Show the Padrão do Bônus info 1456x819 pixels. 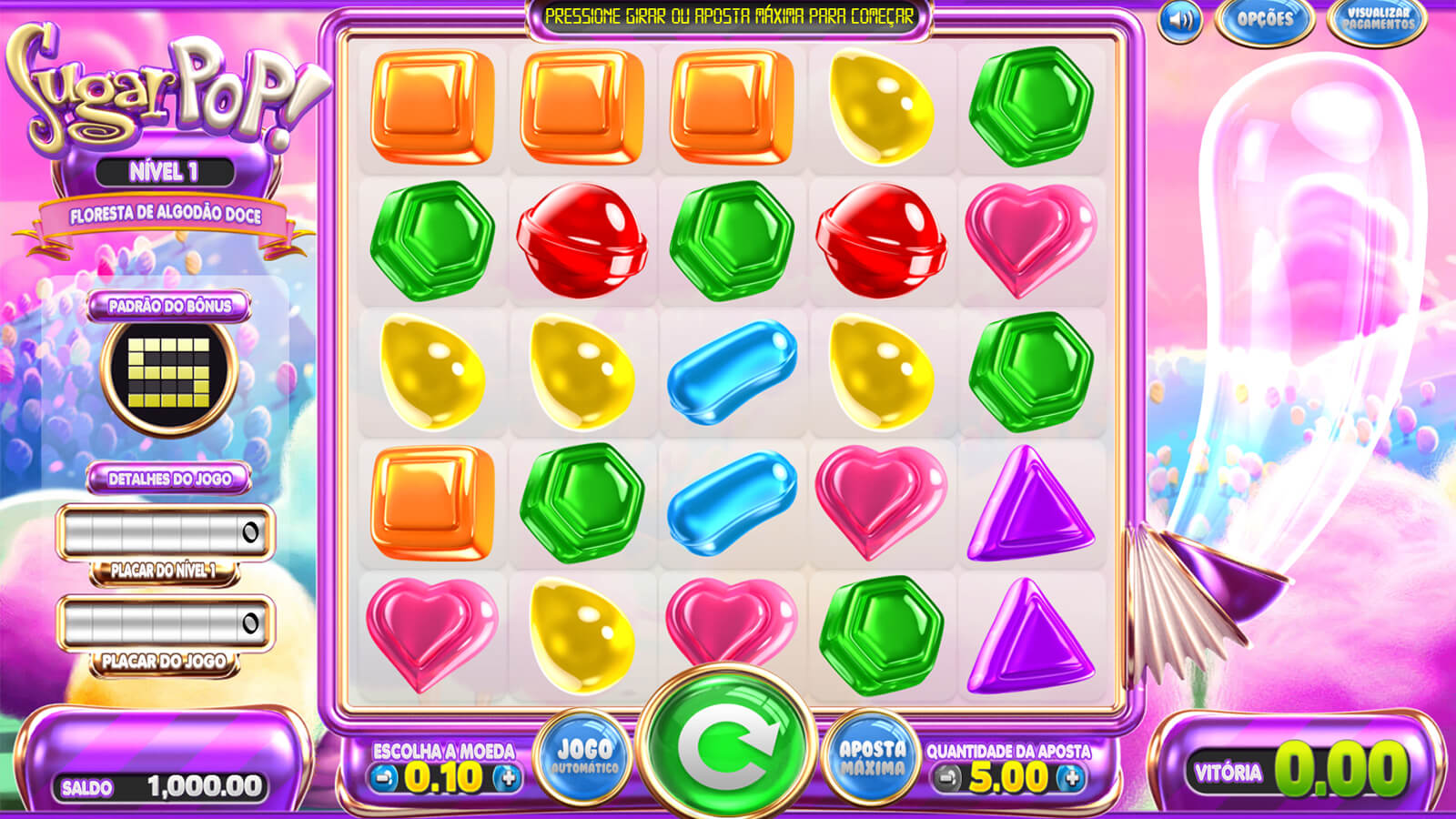[169, 306]
